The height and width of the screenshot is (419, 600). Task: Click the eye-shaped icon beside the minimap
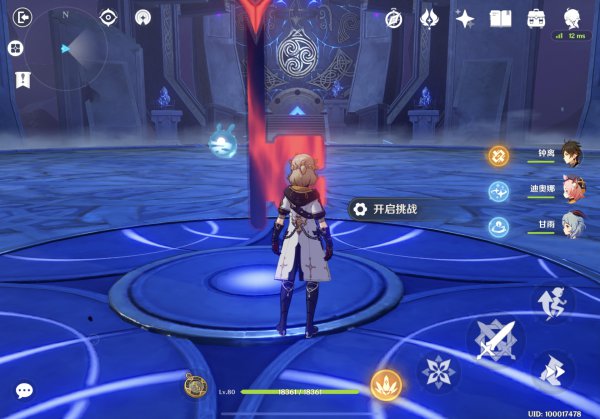pyautogui.click(x=108, y=18)
